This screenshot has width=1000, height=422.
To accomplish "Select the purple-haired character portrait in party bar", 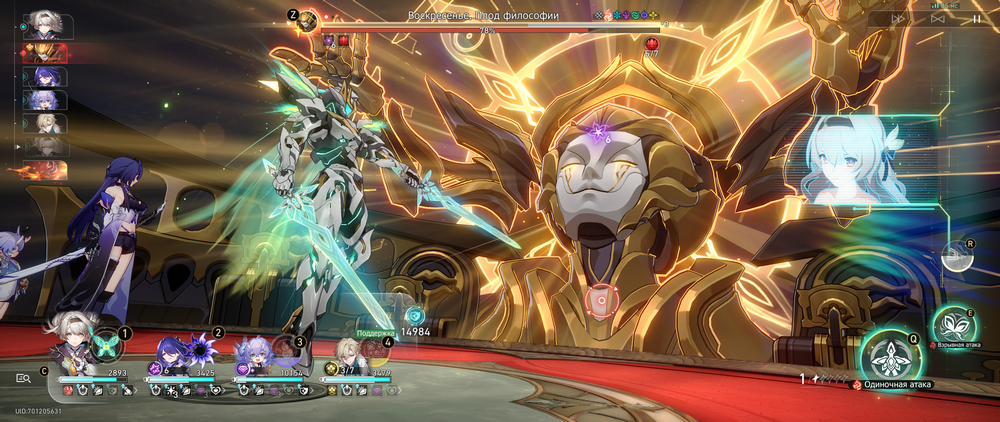I will pos(167,355).
